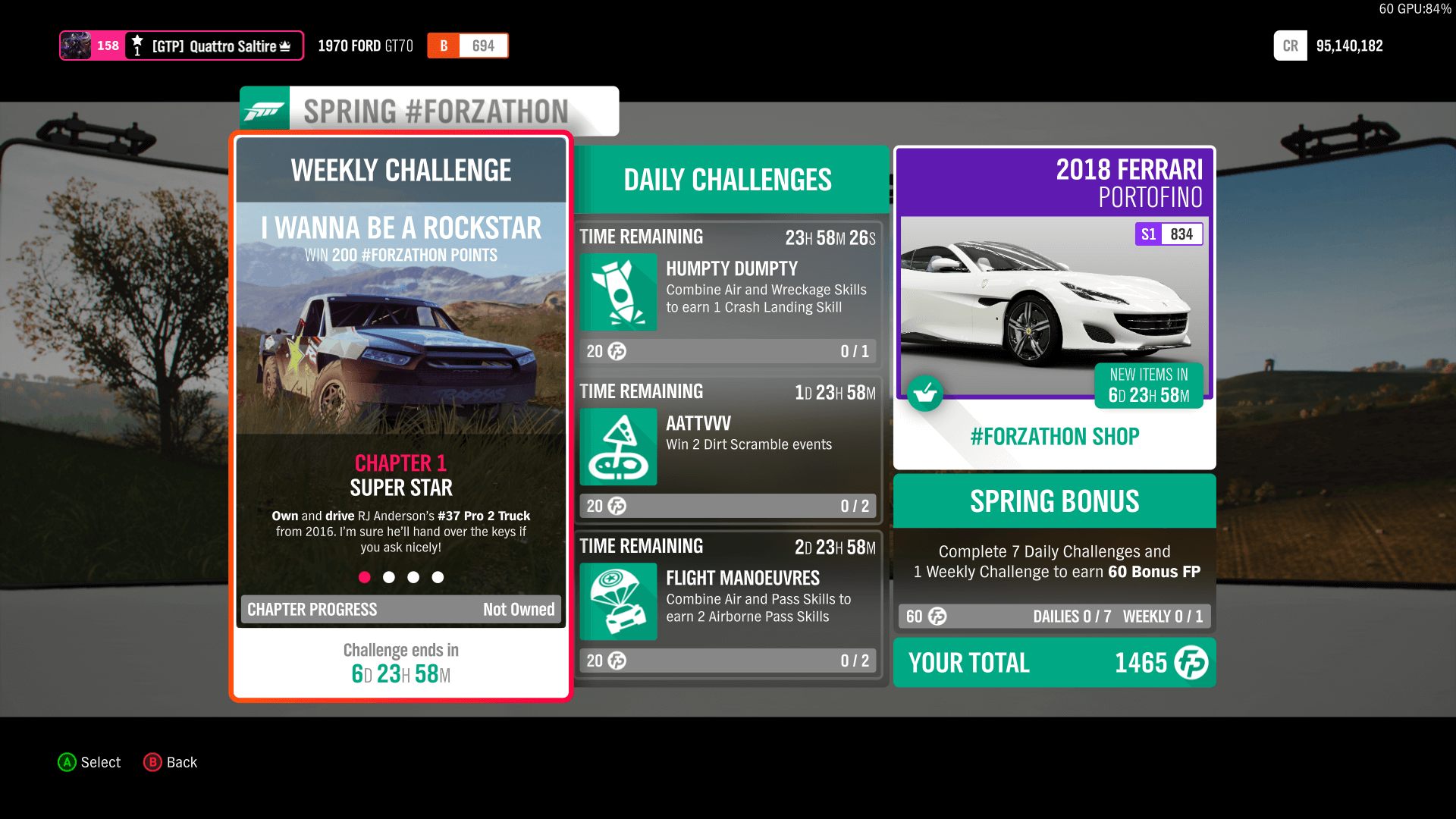Screen dimensions: 1456x819
Task: Open the GTP Quattro Saltire player profile
Action: [182, 45]
